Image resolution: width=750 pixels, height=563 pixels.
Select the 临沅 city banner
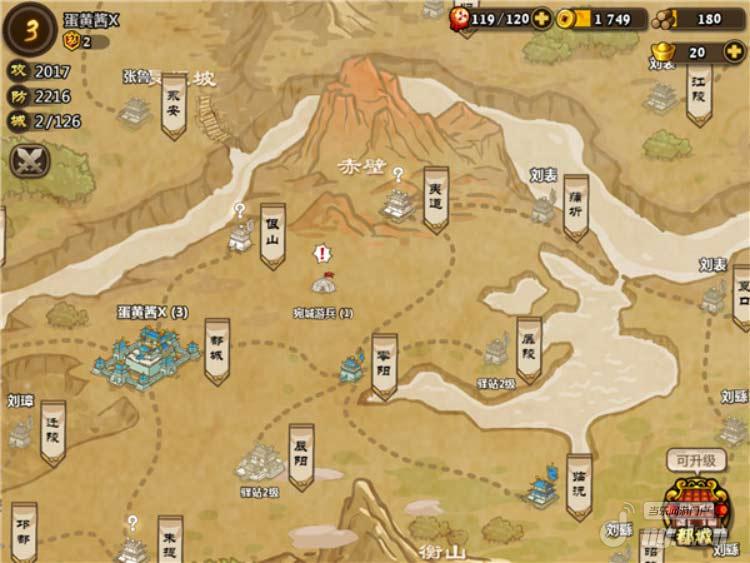pos(579,485)
